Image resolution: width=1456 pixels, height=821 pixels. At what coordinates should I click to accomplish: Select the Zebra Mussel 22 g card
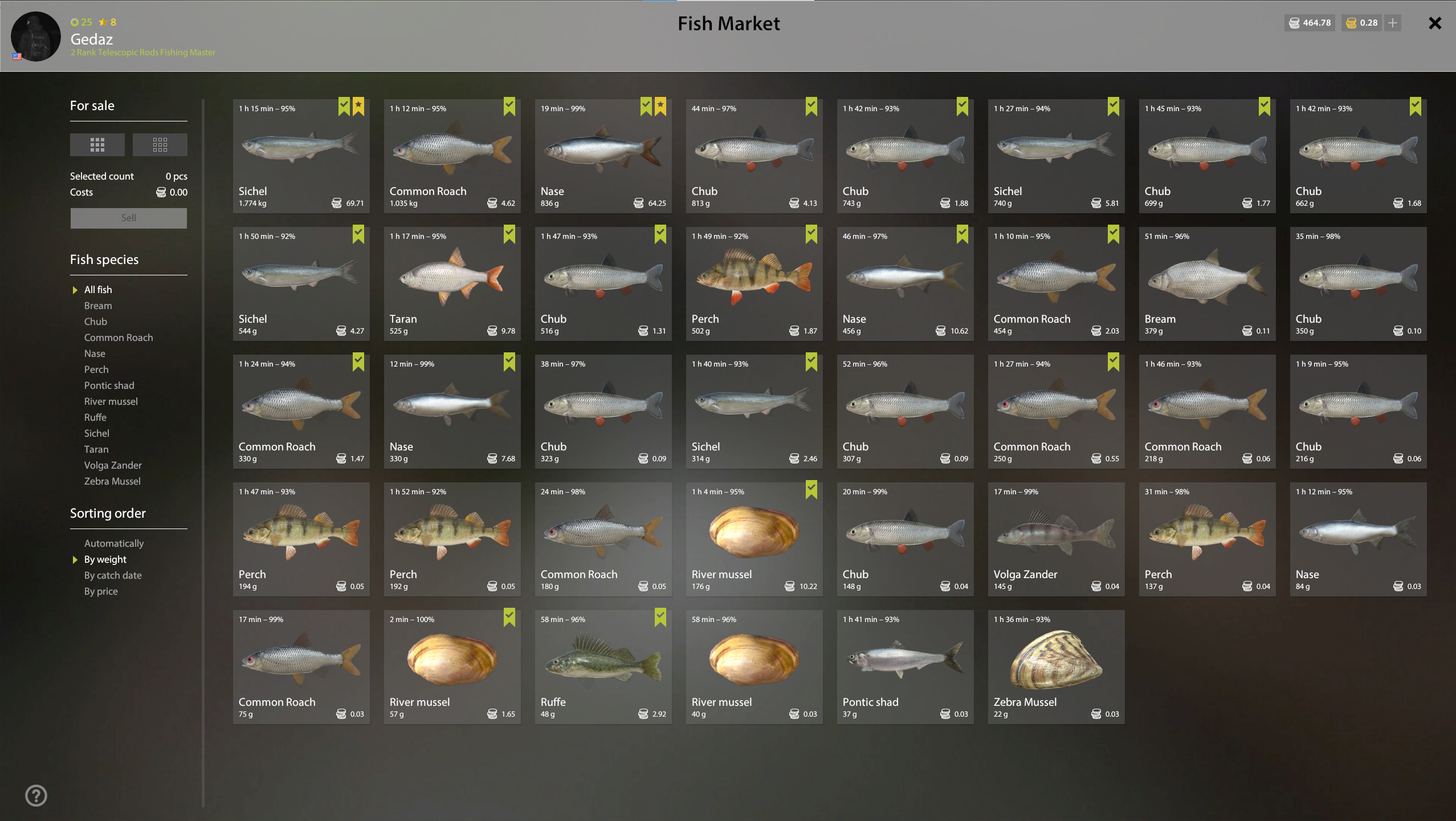click(x=1056, y=666)
